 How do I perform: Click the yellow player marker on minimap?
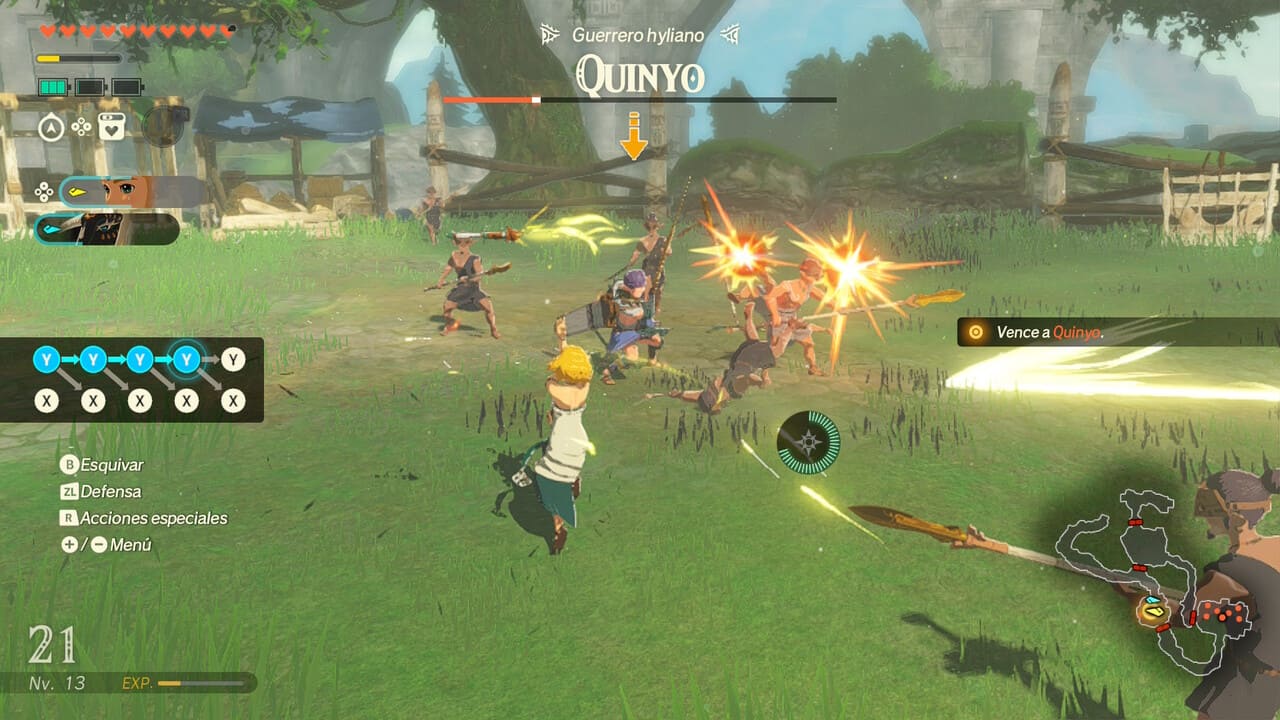[1154, 605]
